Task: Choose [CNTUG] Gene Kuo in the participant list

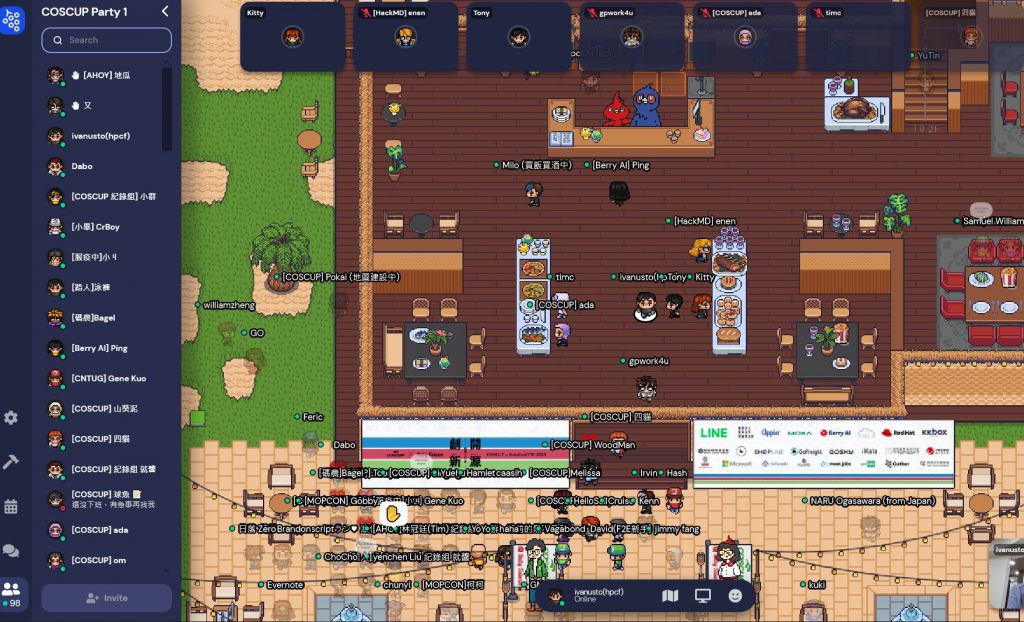Action: pos(107,379)
